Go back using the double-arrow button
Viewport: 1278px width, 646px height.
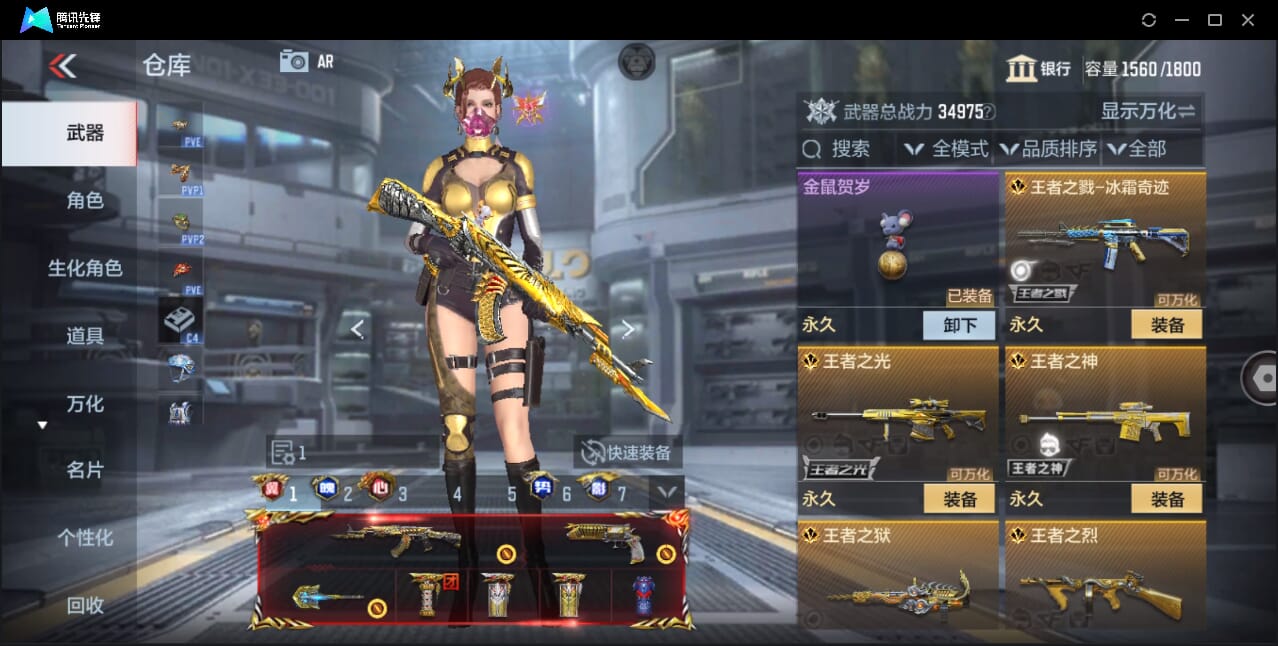click(x=62, y=66)
